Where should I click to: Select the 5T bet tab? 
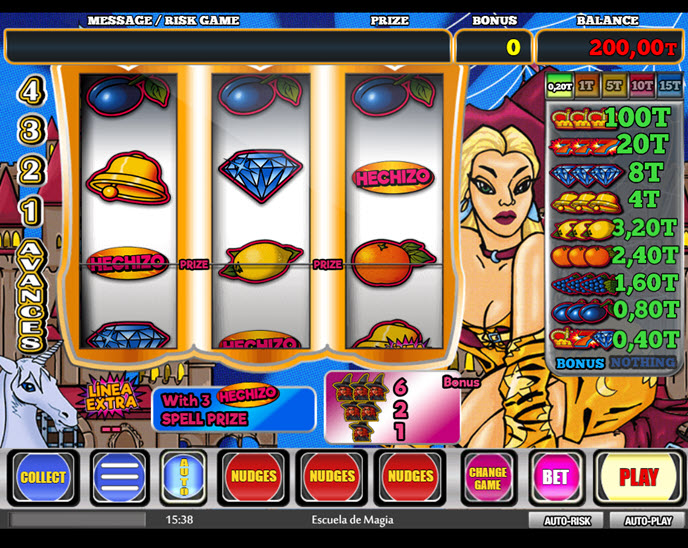613,87
